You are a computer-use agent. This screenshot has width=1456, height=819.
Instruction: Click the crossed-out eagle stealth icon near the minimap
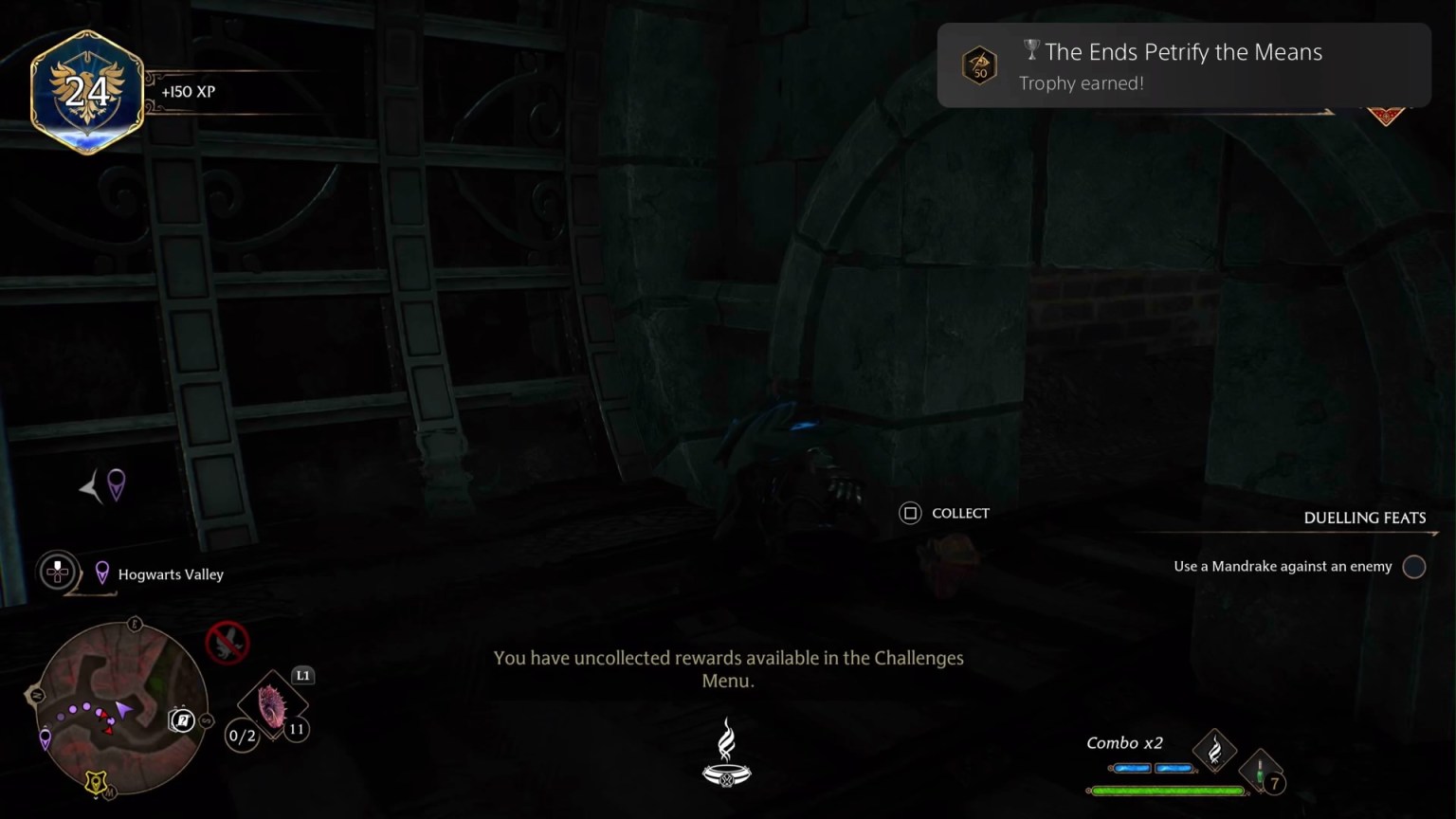click(227, 643)
